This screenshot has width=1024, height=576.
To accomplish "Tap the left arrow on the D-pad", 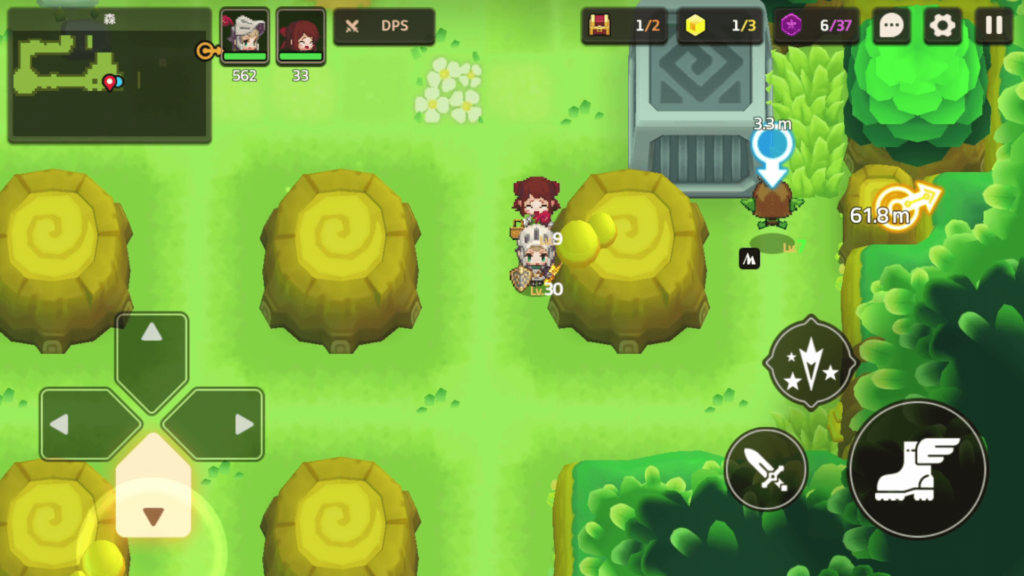I will pos(84,424).
